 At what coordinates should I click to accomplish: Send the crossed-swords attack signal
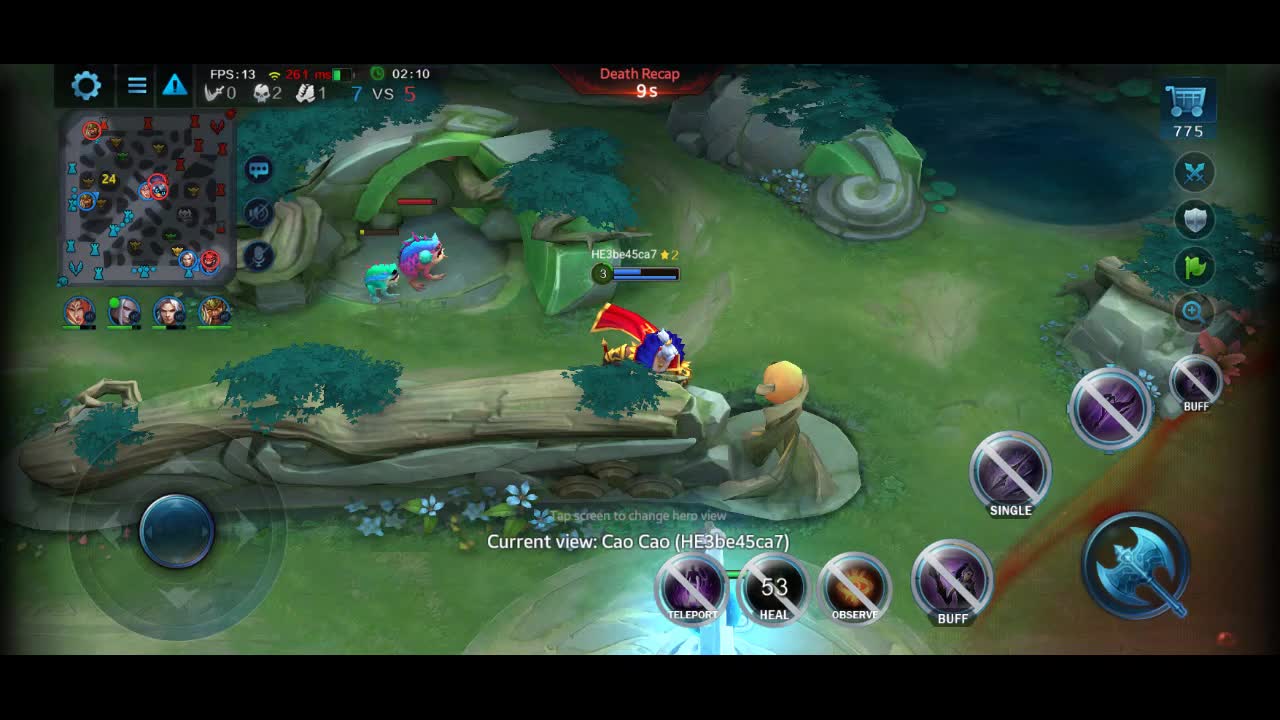1194,172
